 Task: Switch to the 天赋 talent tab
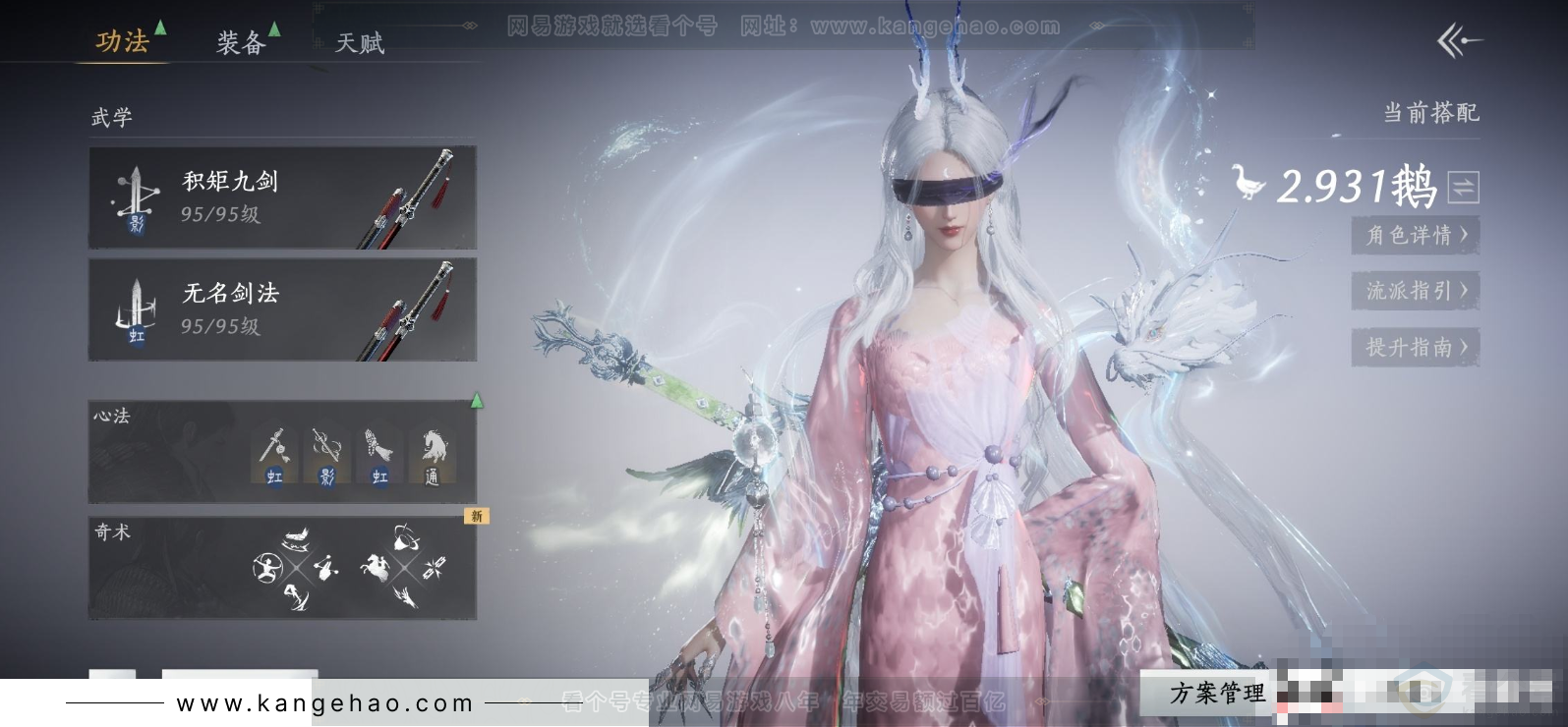[x=359, y=42]
